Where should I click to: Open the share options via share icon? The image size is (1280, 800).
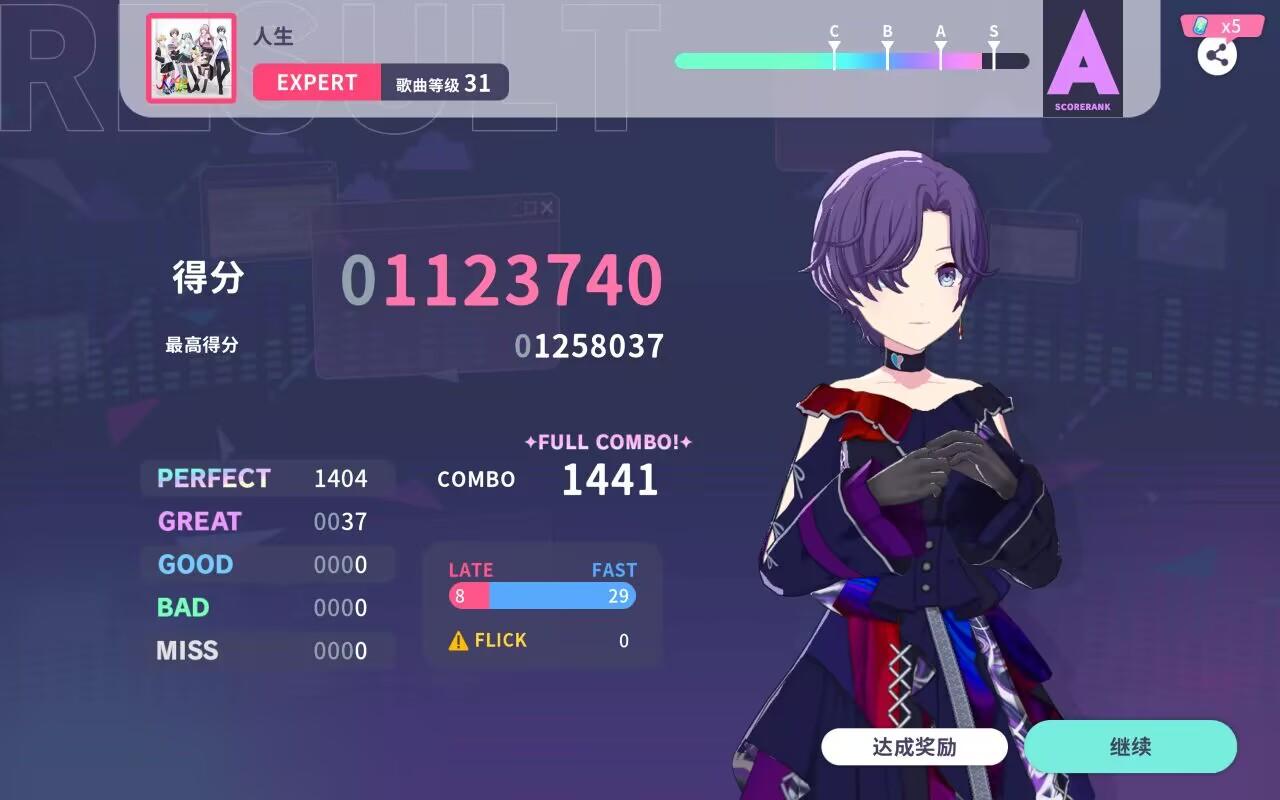[1218, 56]
